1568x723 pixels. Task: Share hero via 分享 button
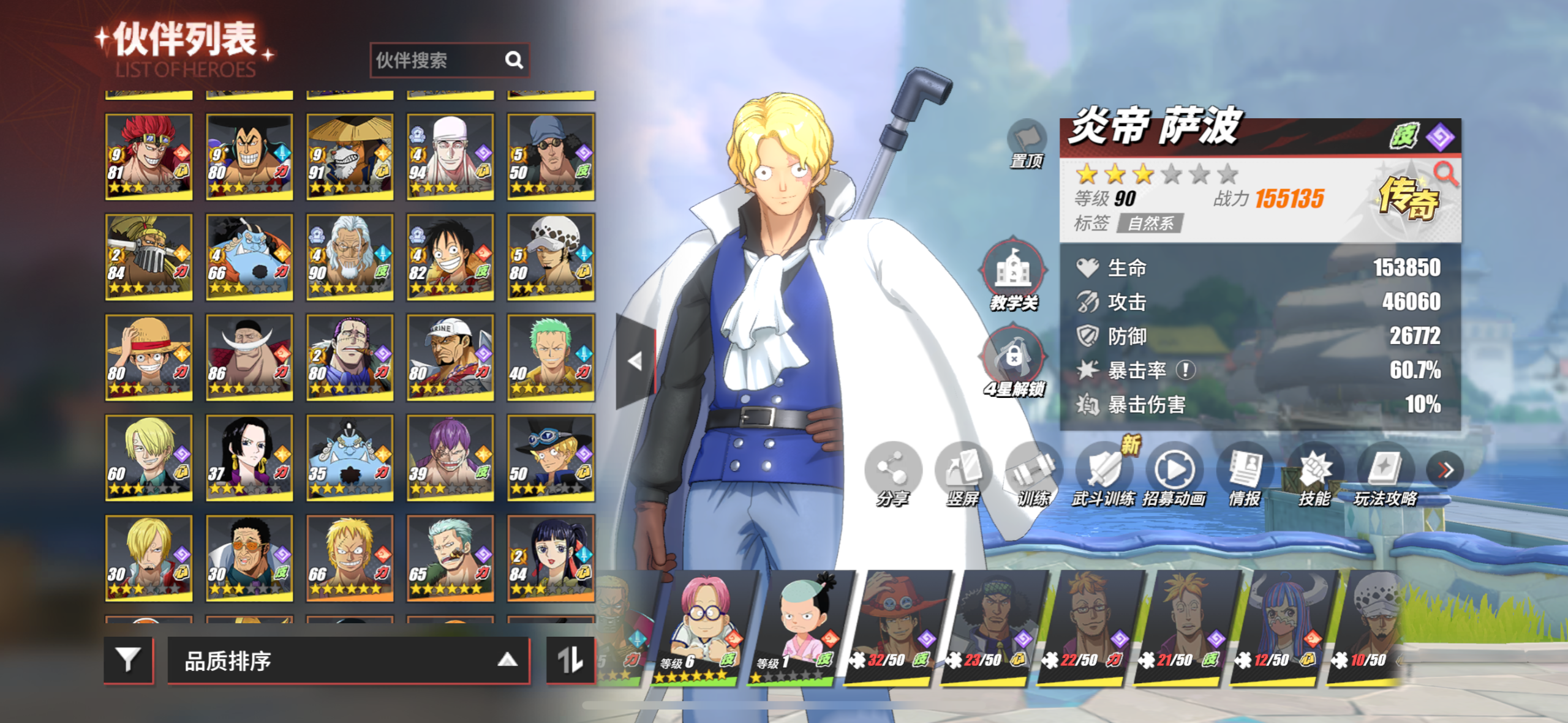tap(892, 474)
